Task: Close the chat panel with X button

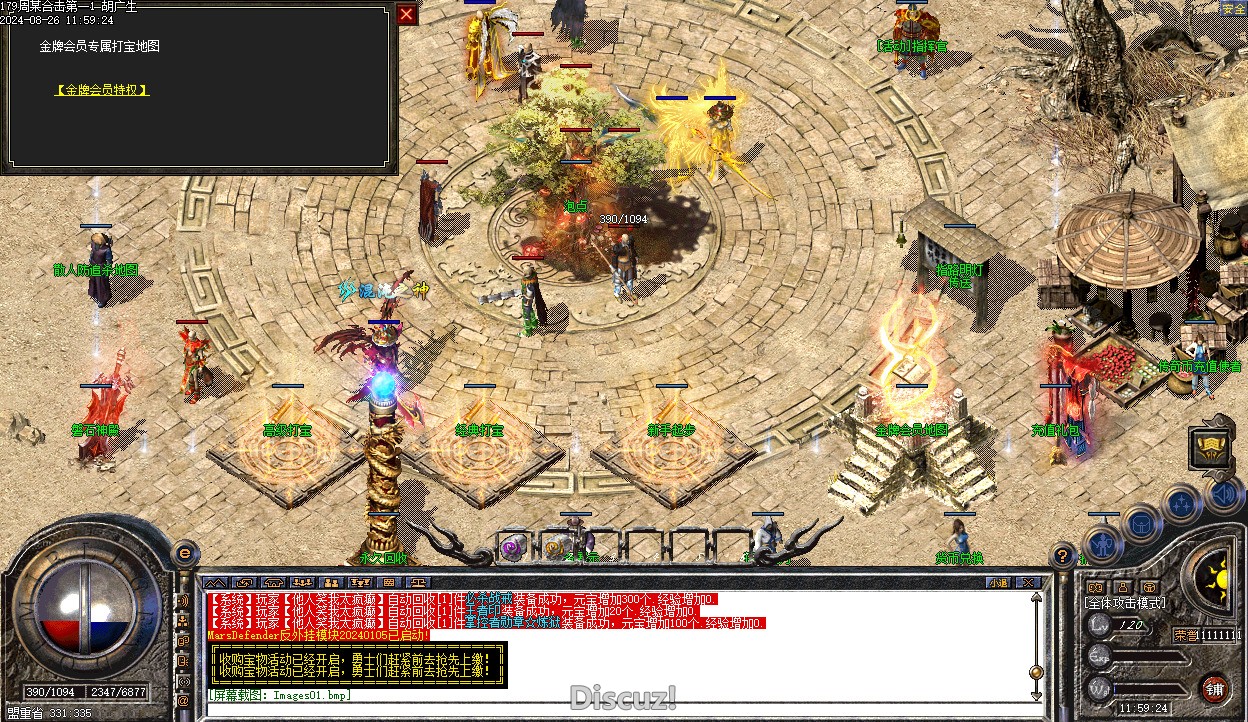Action: (1025, 582)
